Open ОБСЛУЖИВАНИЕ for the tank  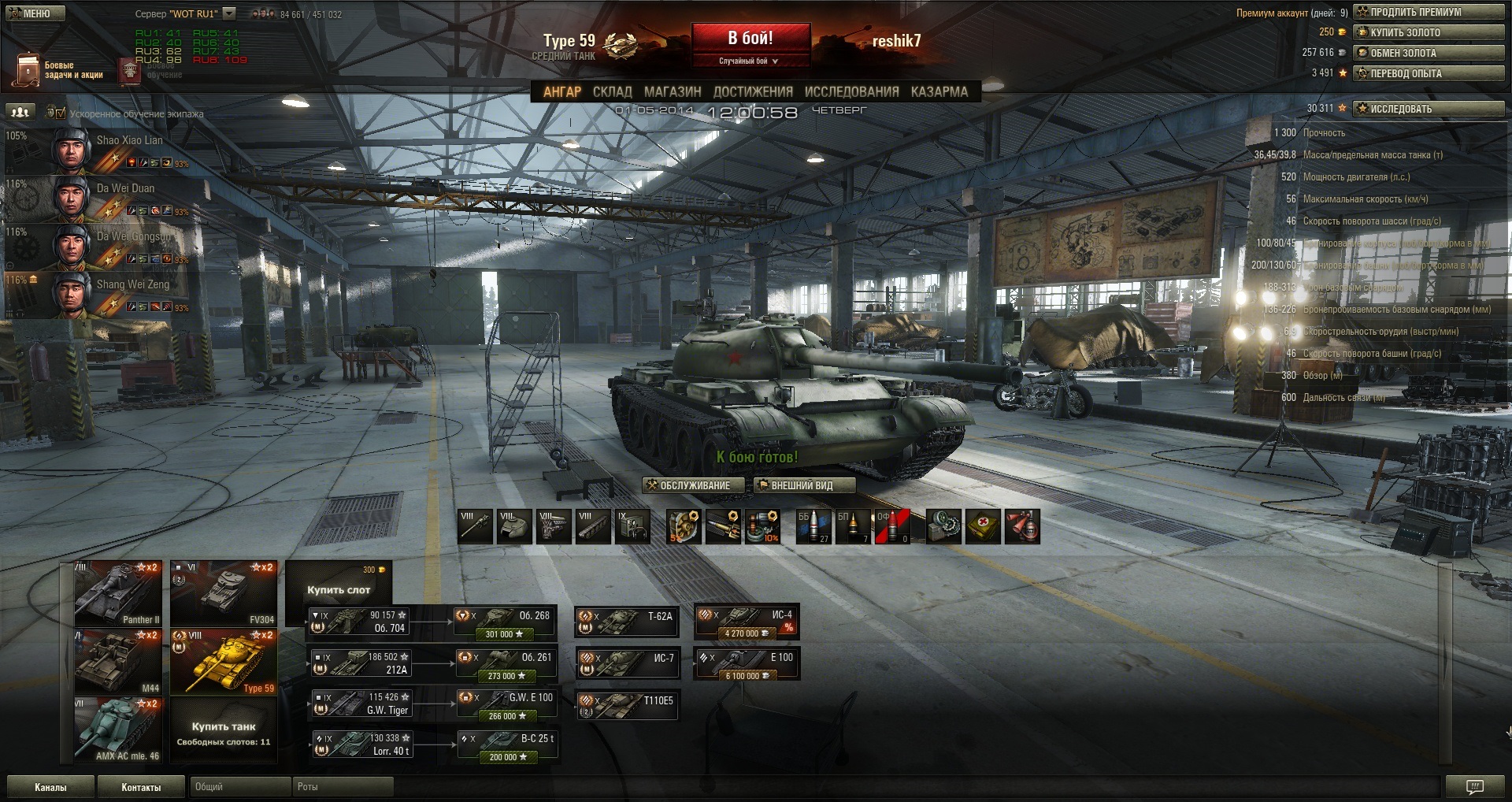click(x=693, y=485)
